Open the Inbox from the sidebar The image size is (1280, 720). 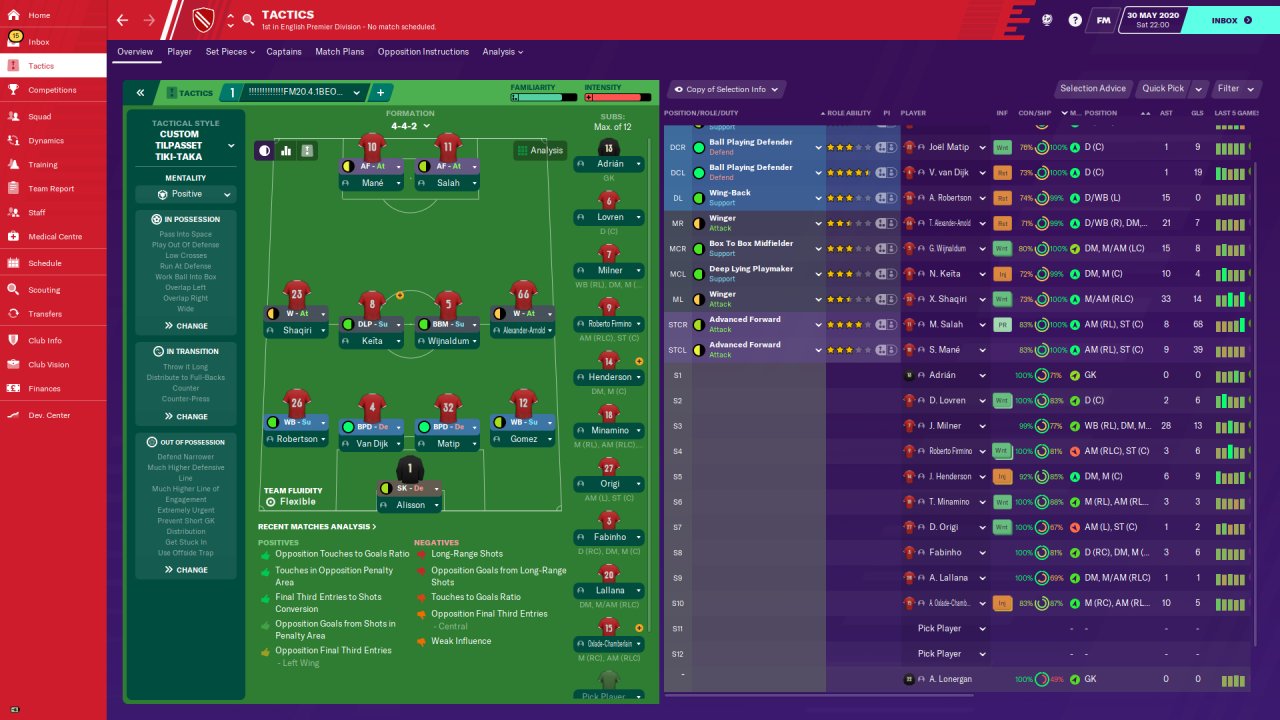coord(39,42)
